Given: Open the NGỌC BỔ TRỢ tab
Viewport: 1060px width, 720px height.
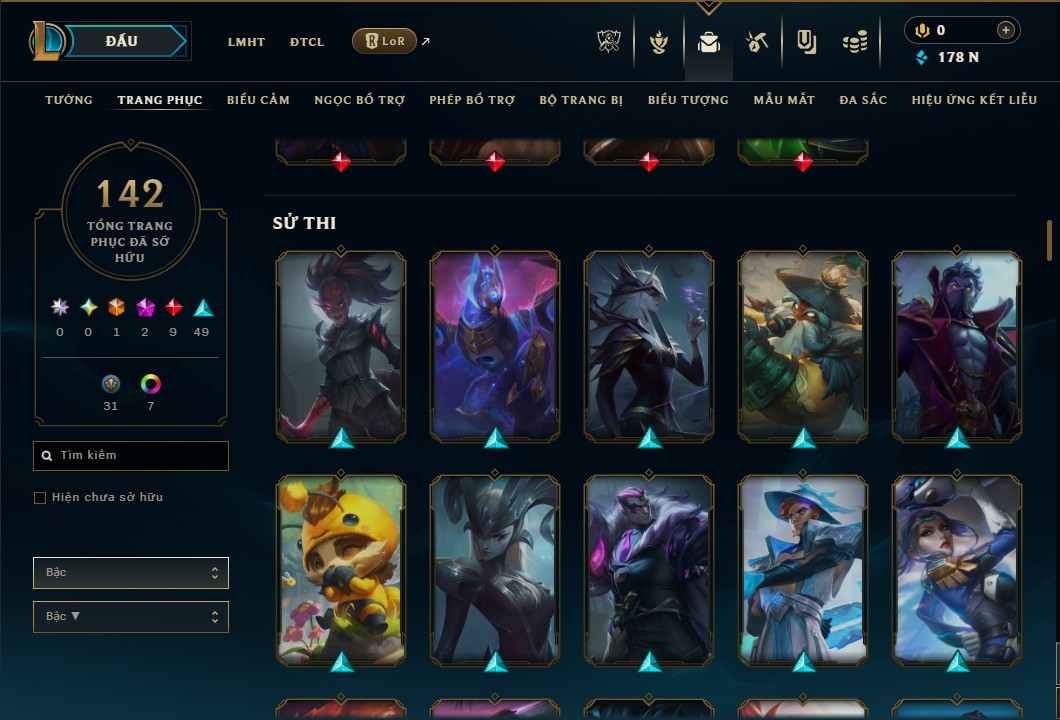Looking at the screenshot, I should click(359, 100).
